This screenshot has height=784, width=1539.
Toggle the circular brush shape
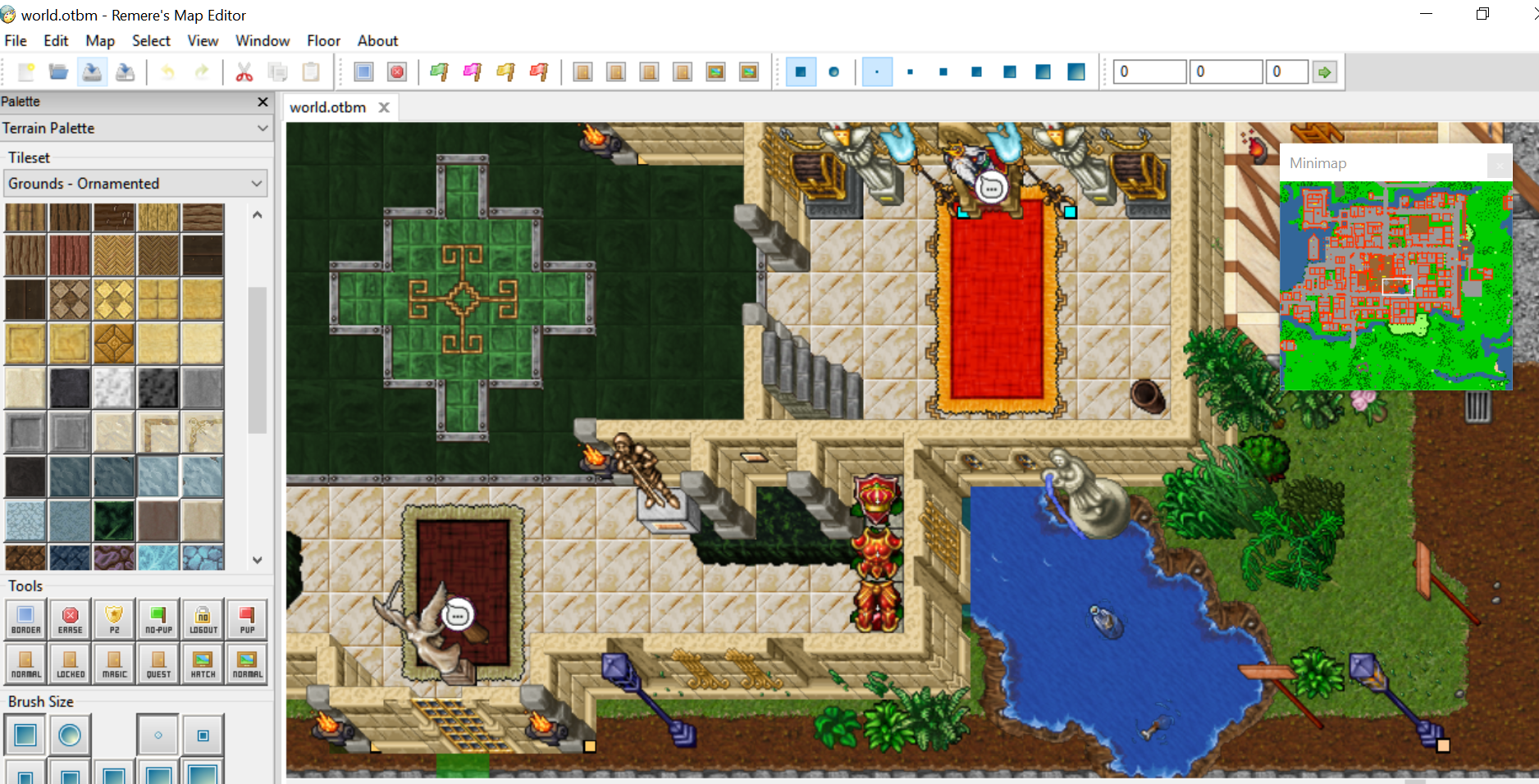point(70,734)
